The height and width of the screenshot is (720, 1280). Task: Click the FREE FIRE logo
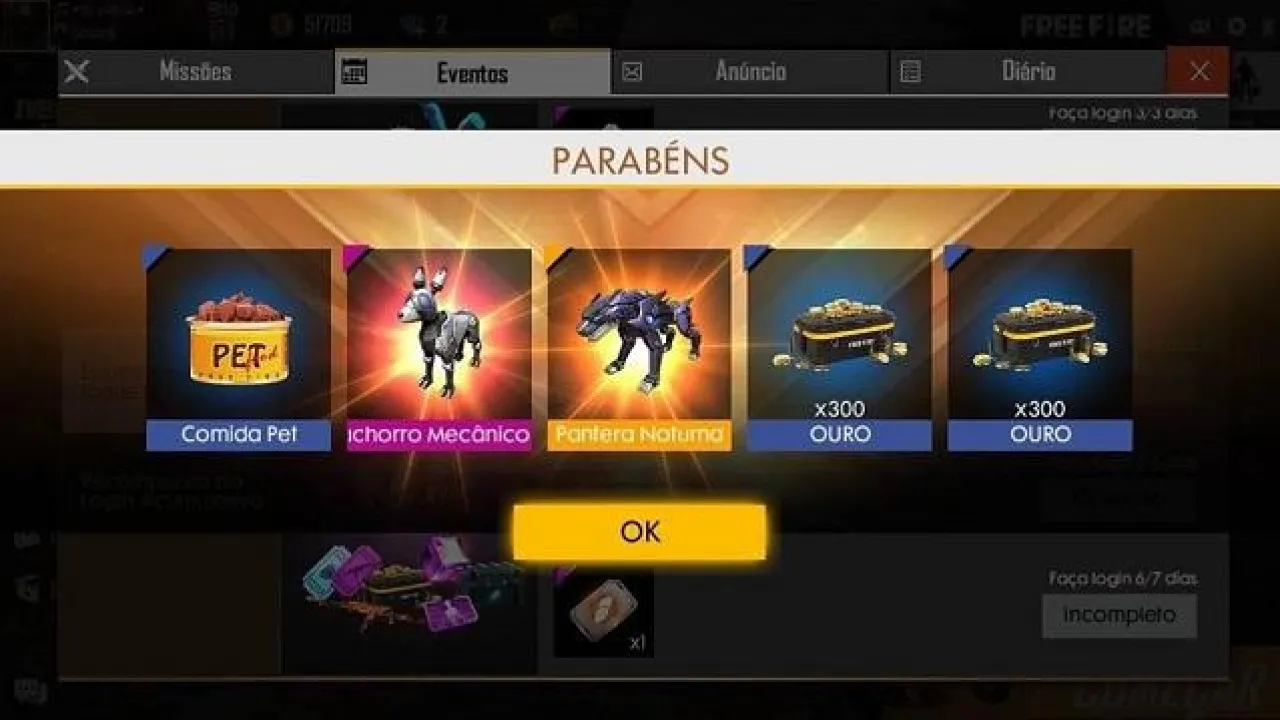1087,25
